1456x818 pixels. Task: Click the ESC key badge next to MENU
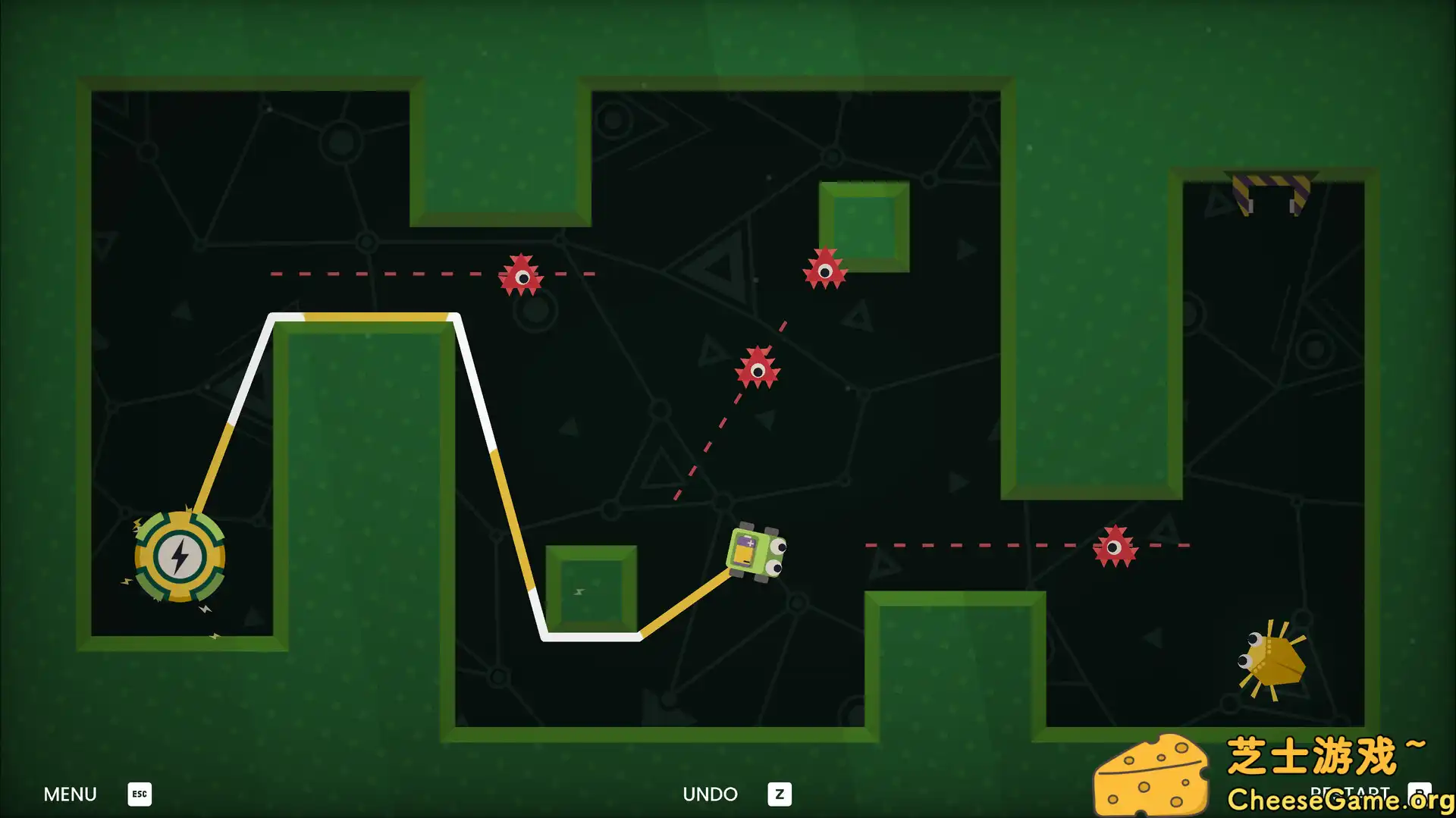tap(139, 794)
